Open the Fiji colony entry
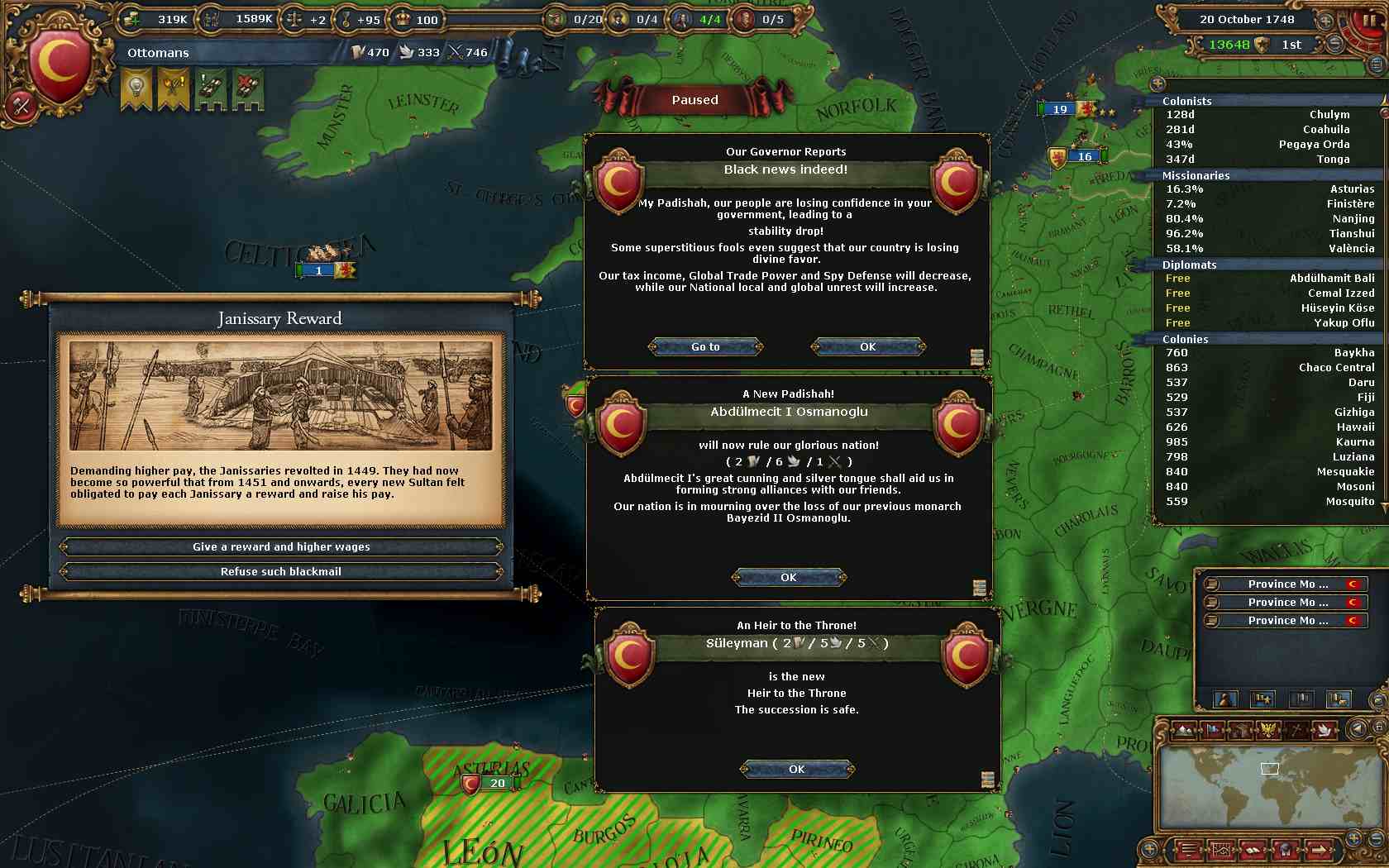The width and height of the screenshot is (1389, 868). (1269, 398)
